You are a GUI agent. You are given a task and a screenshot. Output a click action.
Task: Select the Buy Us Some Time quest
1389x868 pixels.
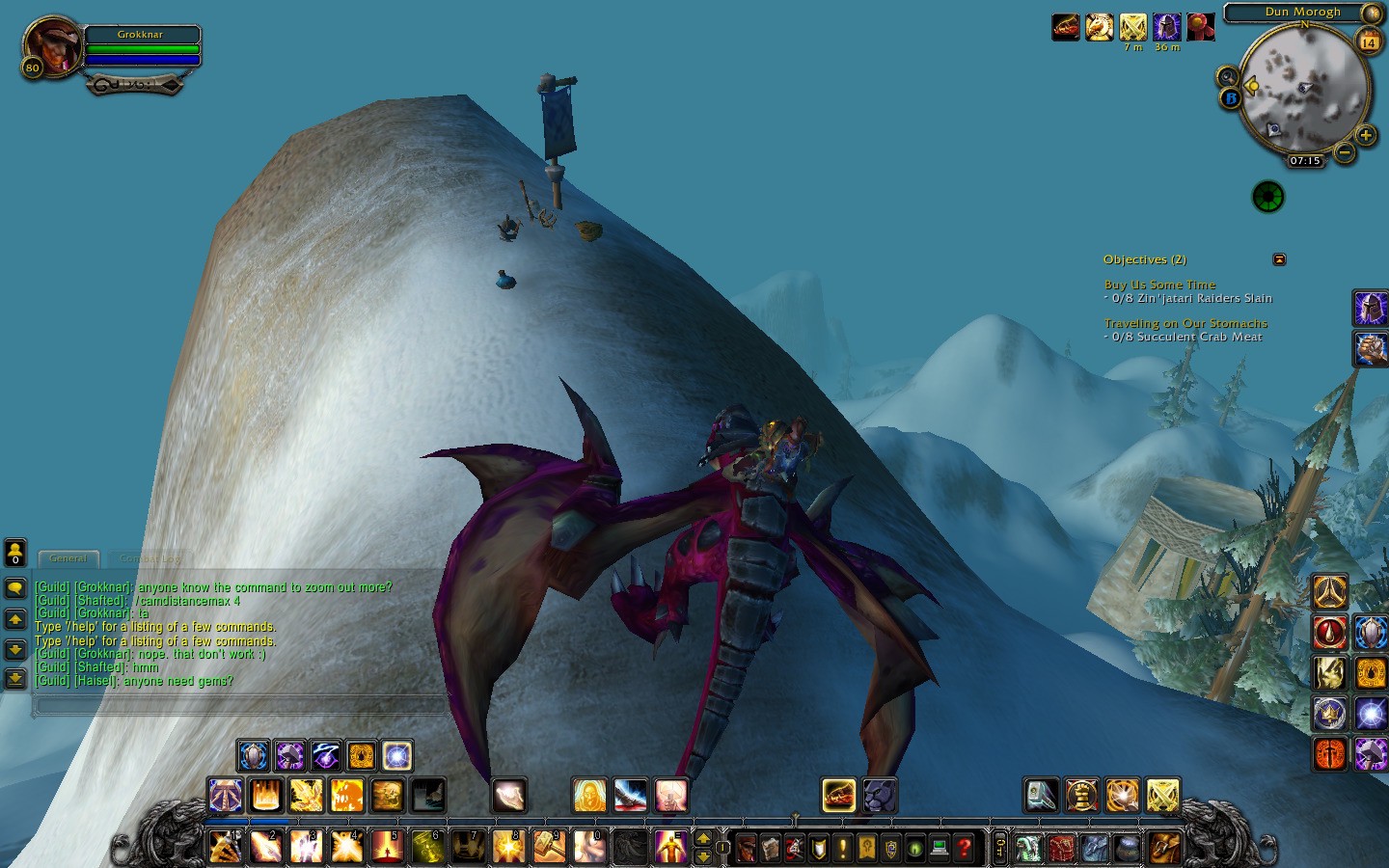click(x=1159, y=285)
